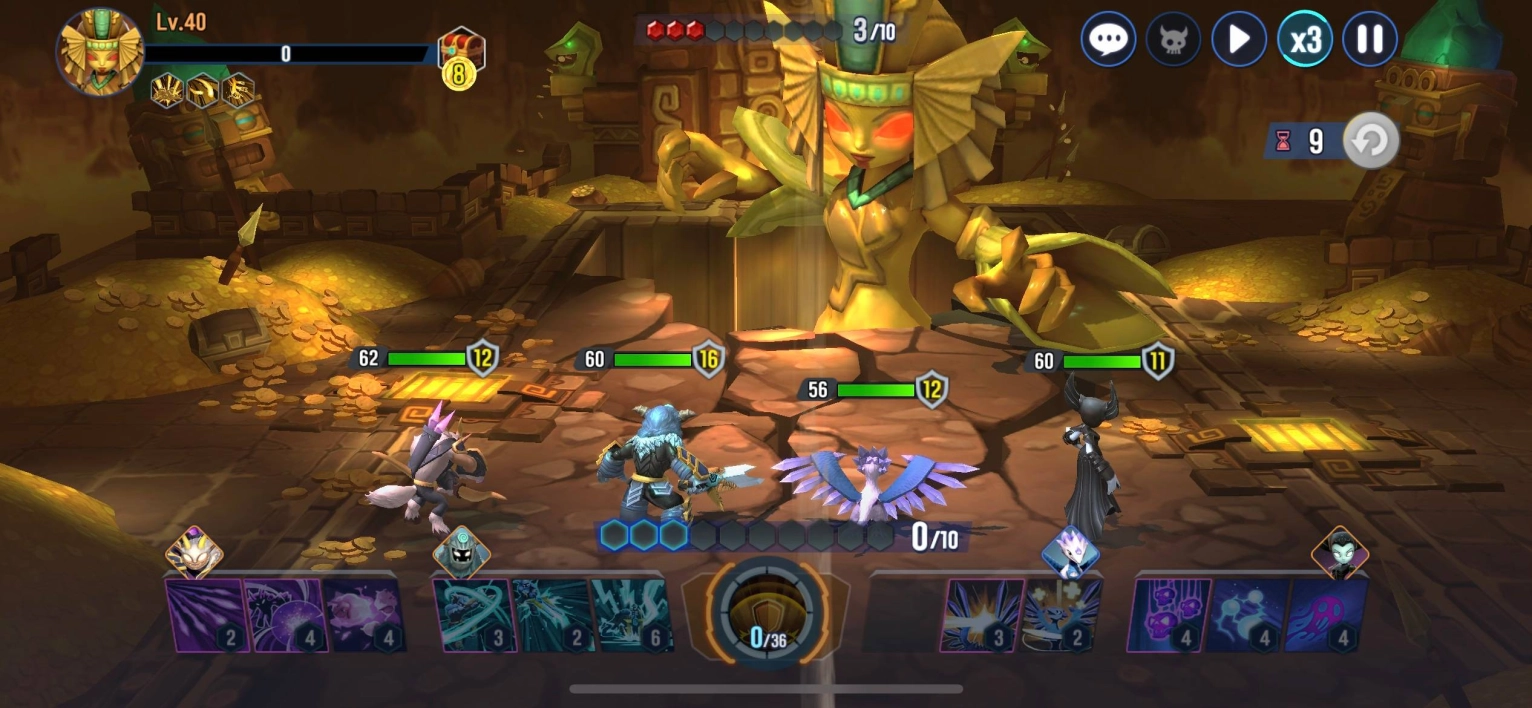Play the teal whirlwind card costing 3

[x=473, y=615]
